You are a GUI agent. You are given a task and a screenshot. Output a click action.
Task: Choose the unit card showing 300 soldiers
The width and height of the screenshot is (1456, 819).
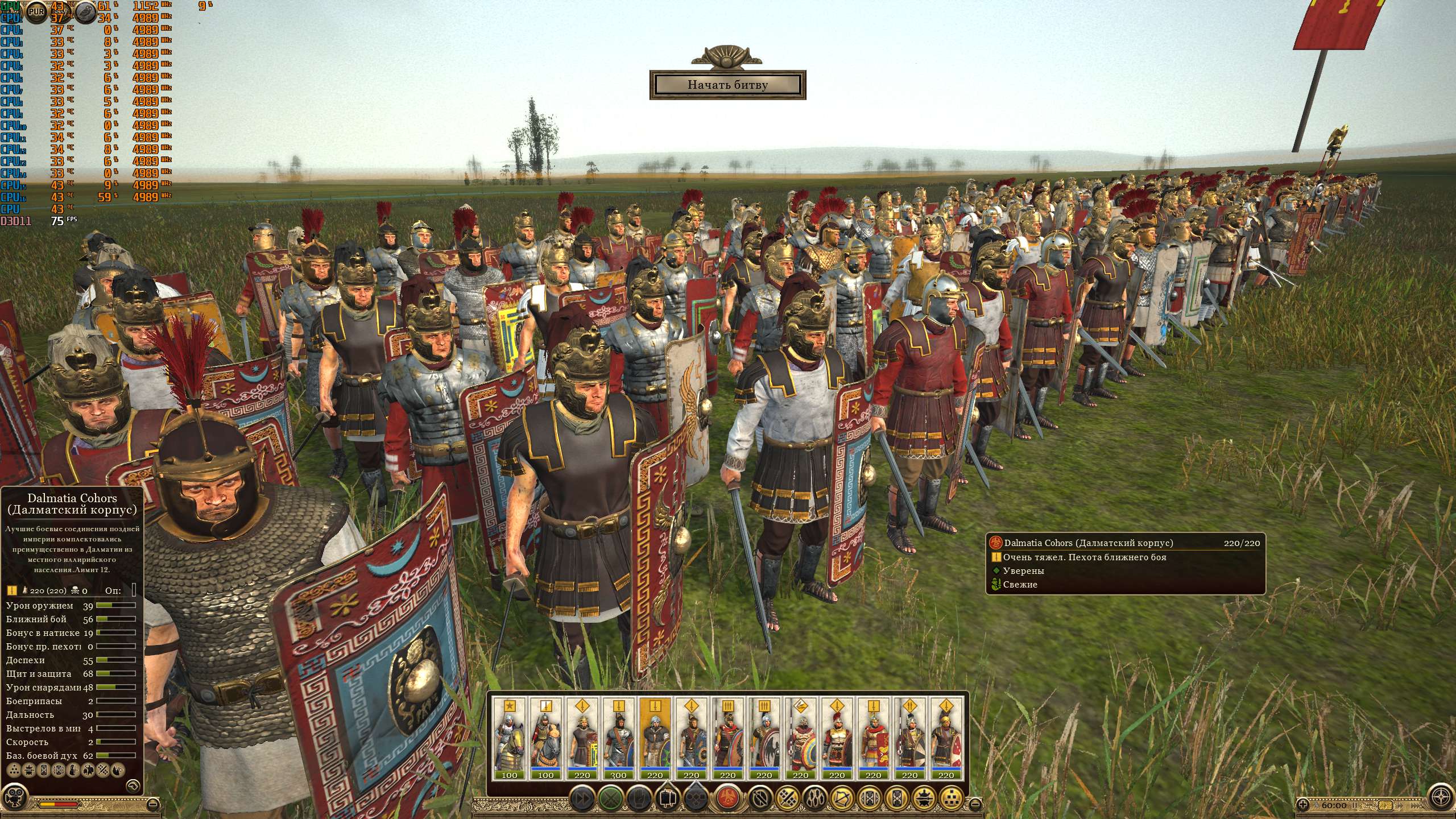click(619, 738)
